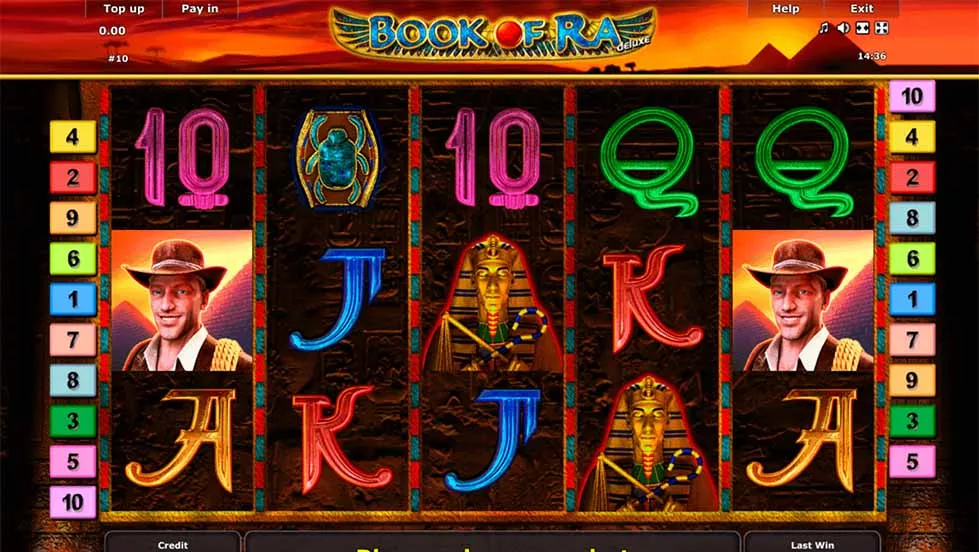Select the Pay in button
The height and width of the screenshot is (552, 979).
pyautogui.click(x=200, y=9)
